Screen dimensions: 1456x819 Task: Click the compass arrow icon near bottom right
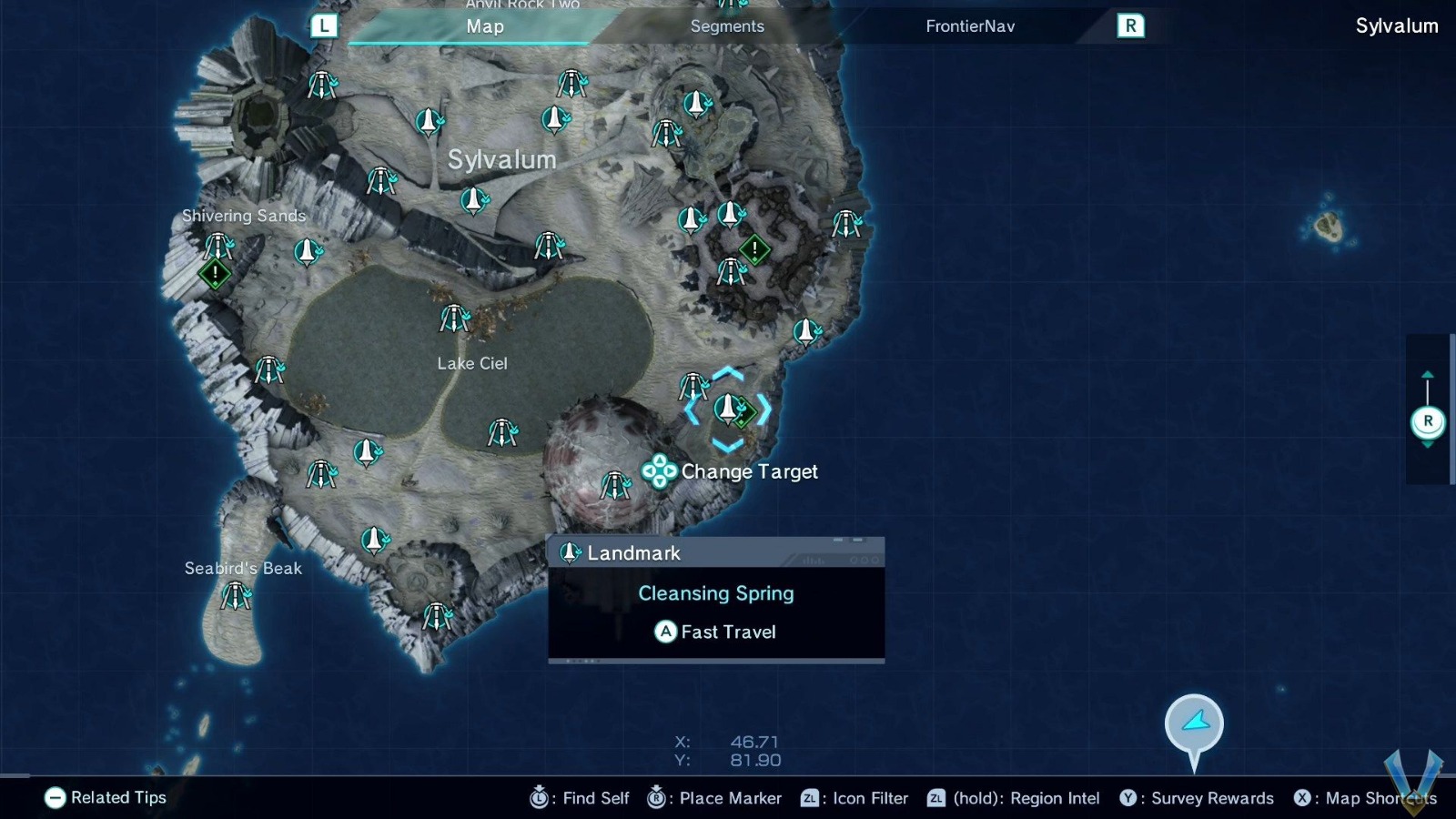tap(1193, 722)
